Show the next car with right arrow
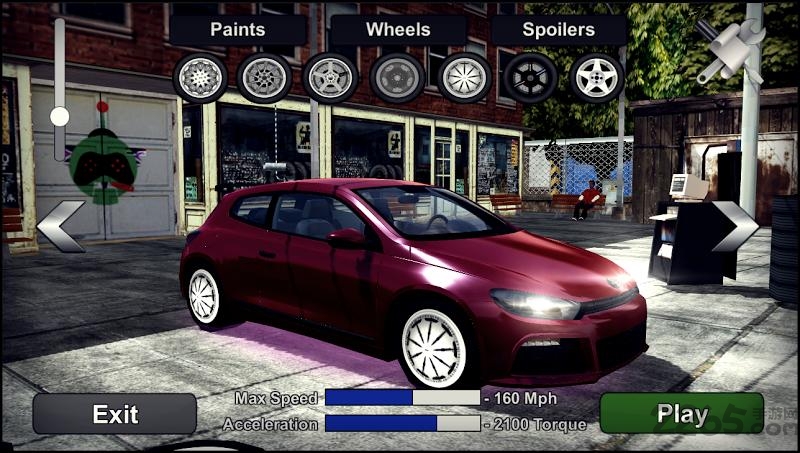Image resolution: width=800 pixels, height=453 pixels. coord(735,226)
